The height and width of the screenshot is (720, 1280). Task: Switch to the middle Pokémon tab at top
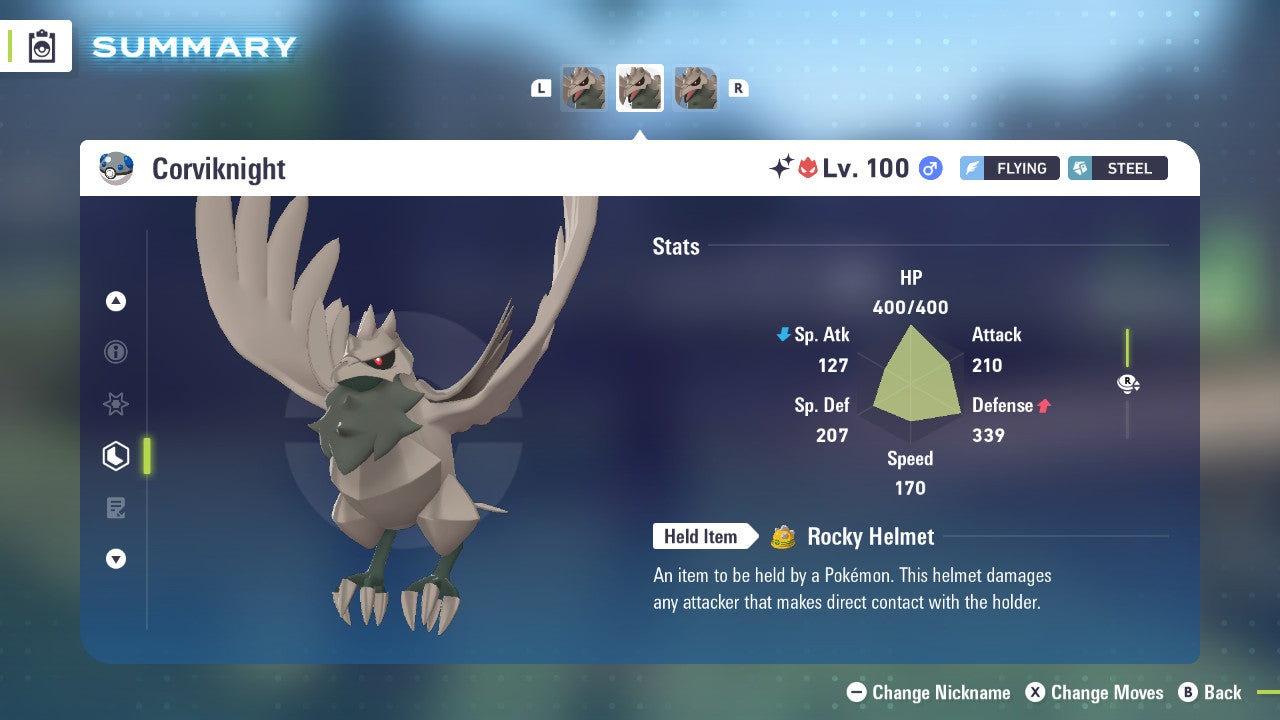click(639, 88)
